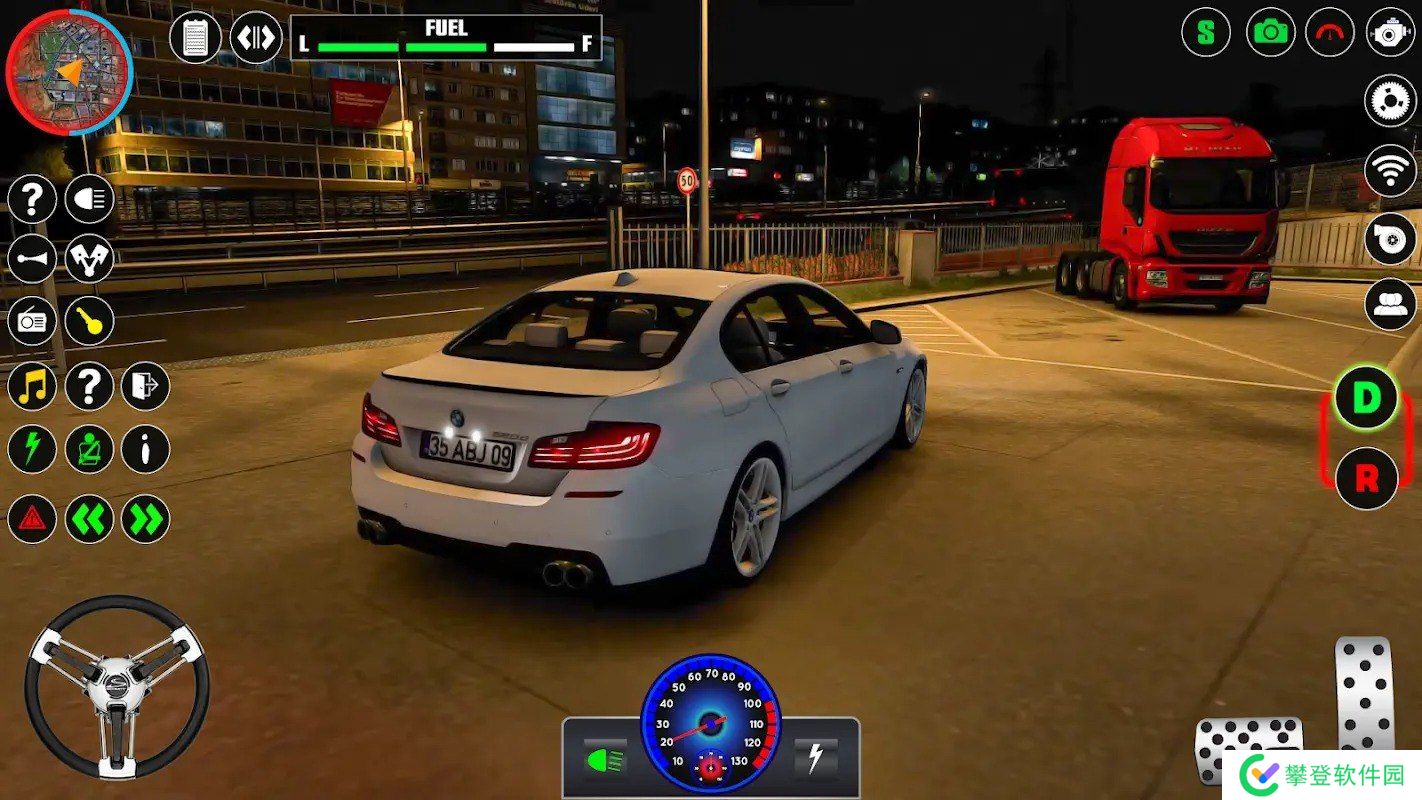Tap the green S button
This screenshot has width=1422, height=800.
(x=1206, y=32)
